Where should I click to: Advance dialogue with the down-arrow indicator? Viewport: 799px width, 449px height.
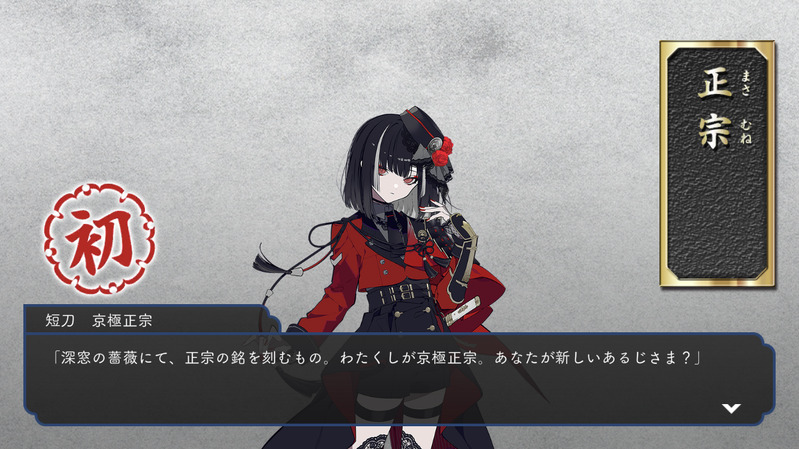pos(731,408)
